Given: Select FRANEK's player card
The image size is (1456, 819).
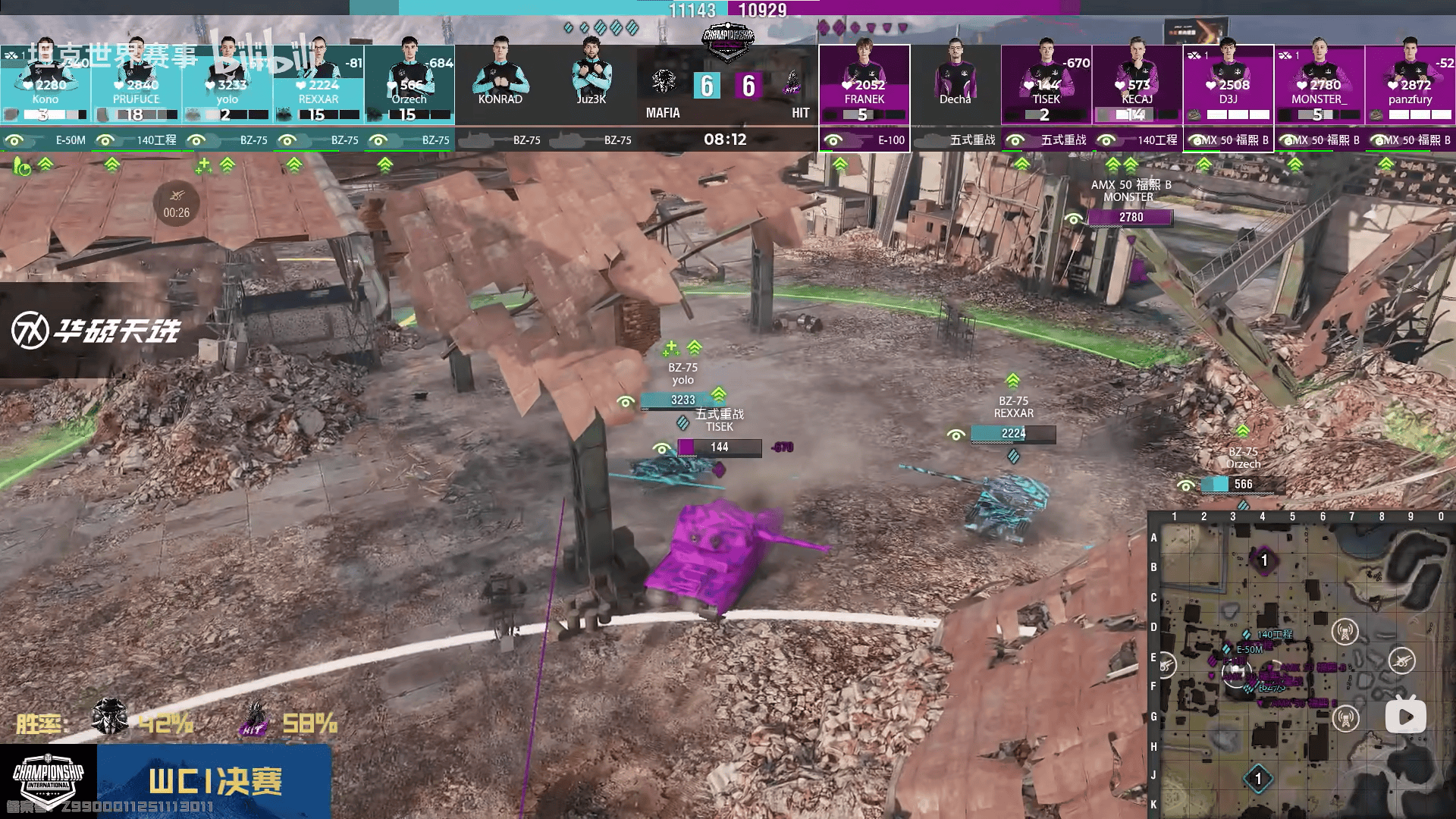Looking at the screenshot, I should [x=864, y=83].
